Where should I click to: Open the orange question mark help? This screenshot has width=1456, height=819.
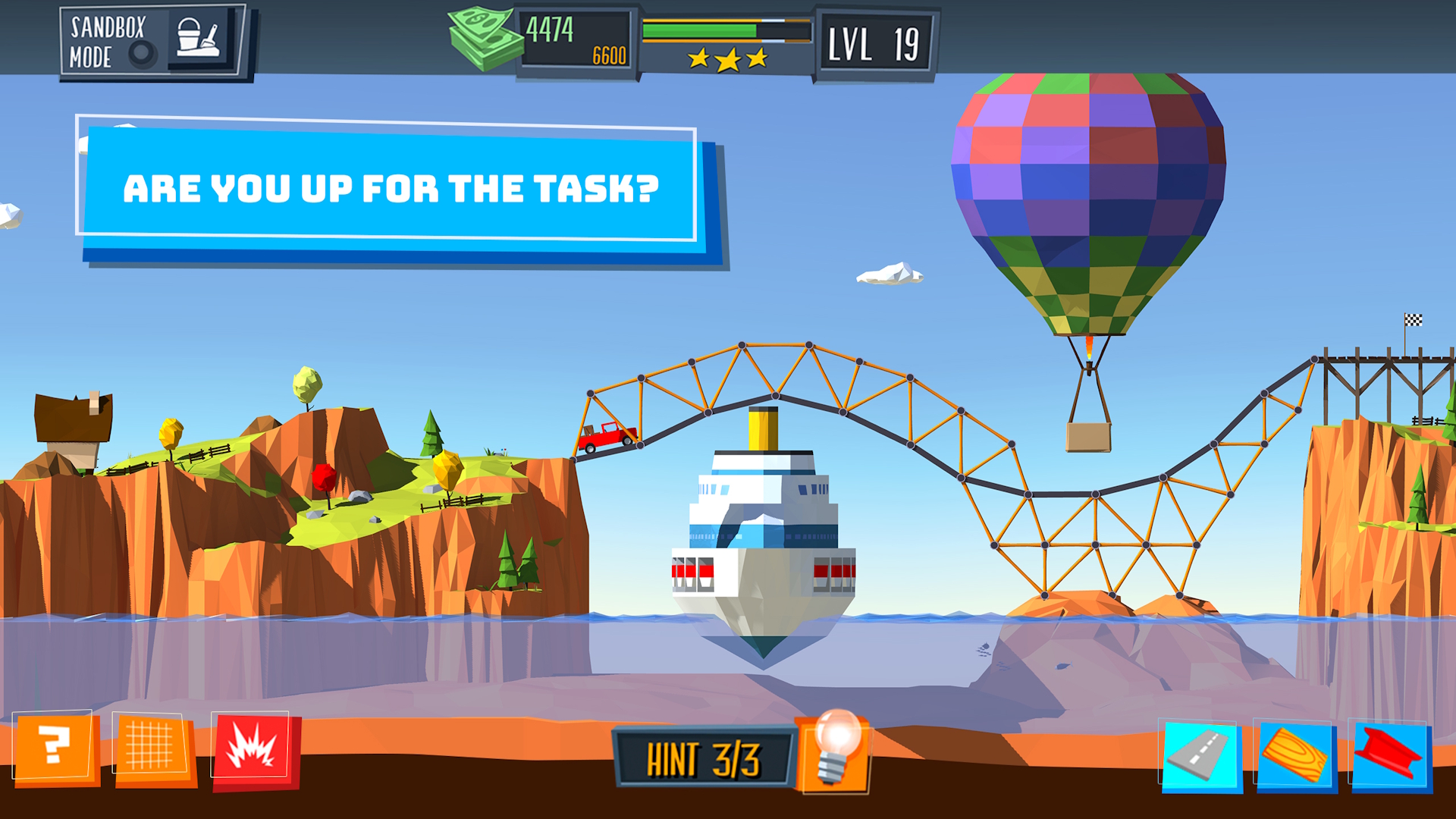(x=55, y=748)
